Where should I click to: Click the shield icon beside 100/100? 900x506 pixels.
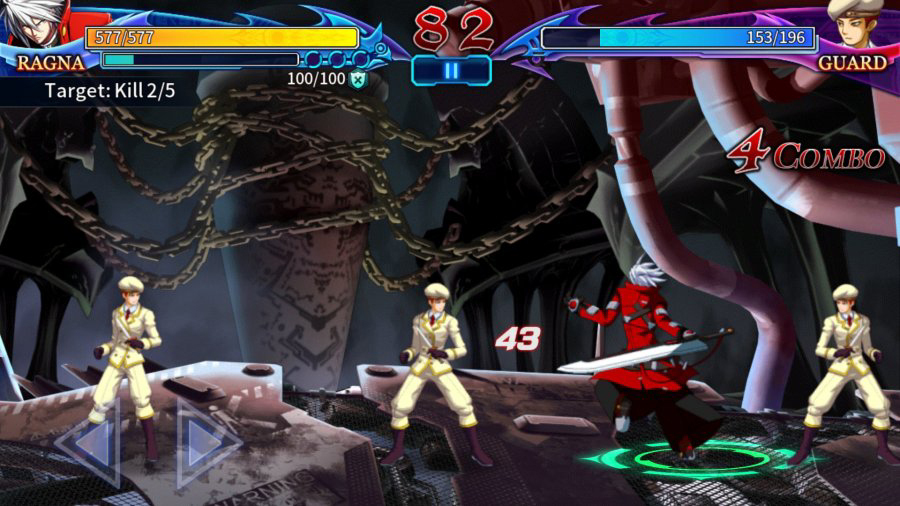point(357,78)
